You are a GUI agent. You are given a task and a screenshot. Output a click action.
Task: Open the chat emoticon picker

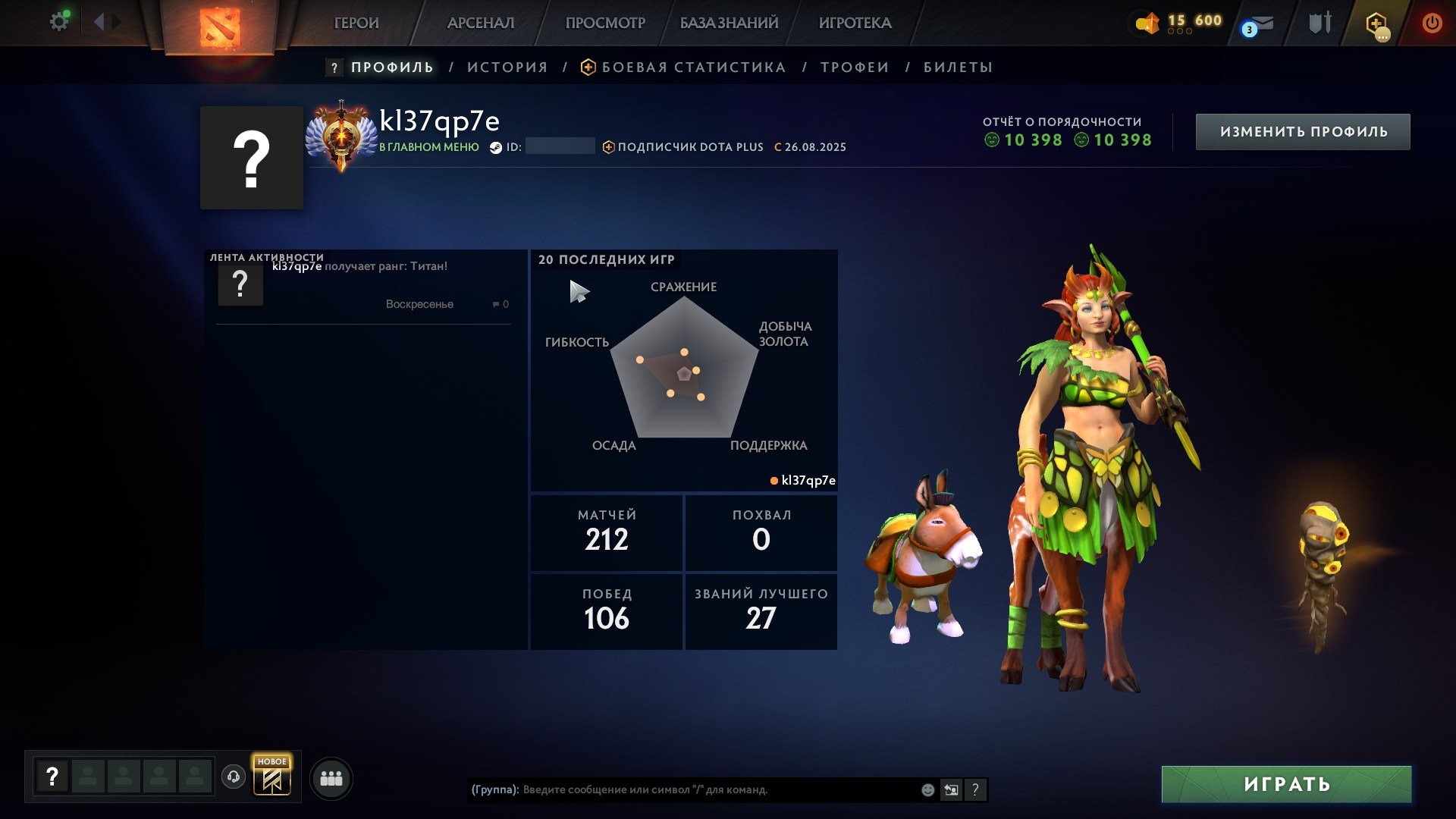[x=927, y=790]
